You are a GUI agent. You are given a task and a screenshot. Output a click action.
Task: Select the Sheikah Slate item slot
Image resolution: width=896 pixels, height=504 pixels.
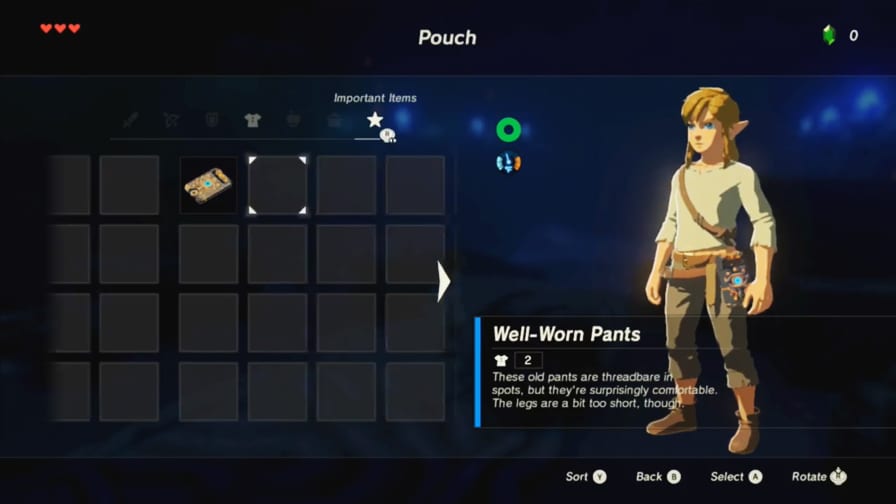coord(209,184)
